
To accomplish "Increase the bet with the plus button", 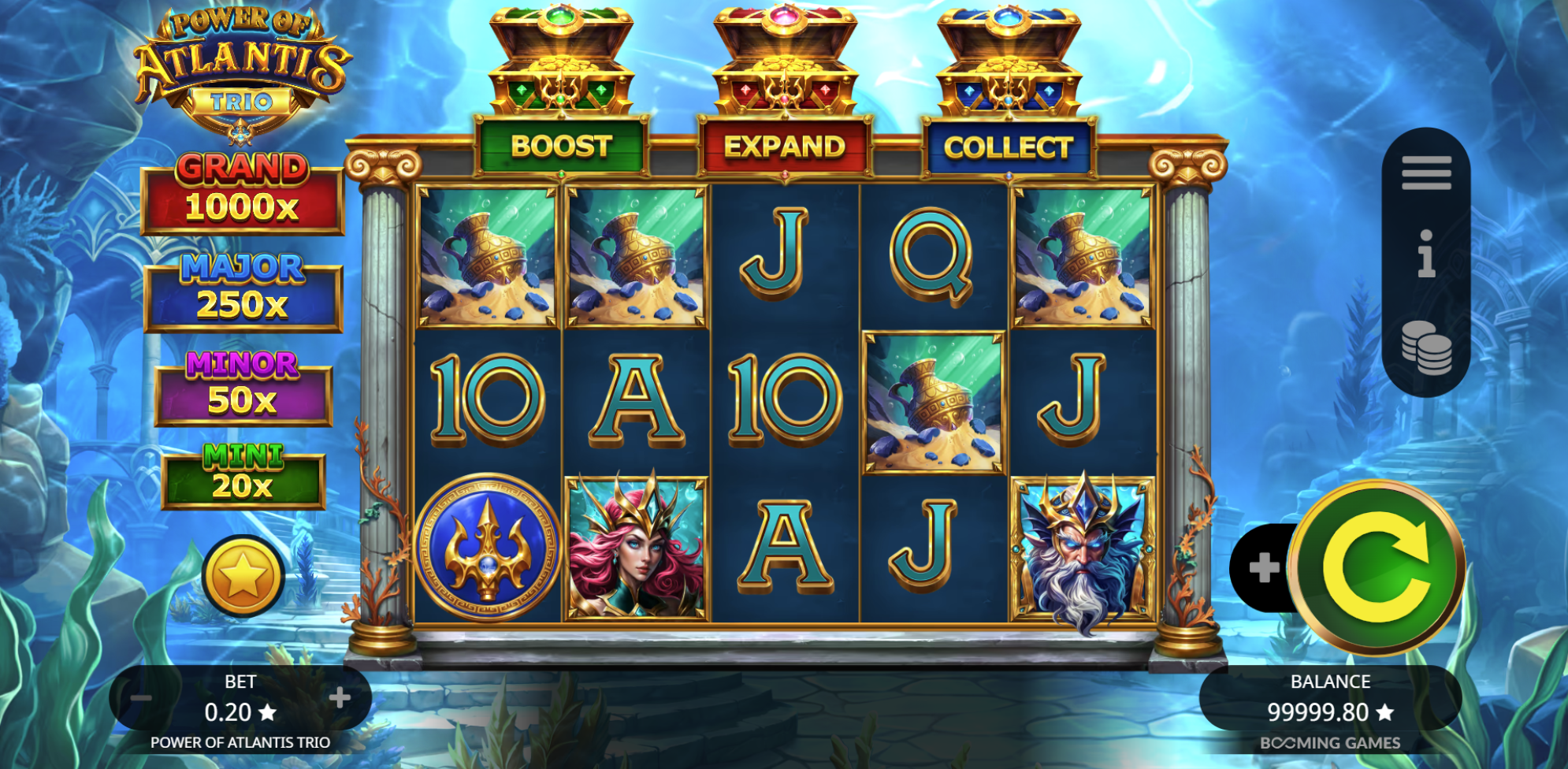I will coord(340,697).
